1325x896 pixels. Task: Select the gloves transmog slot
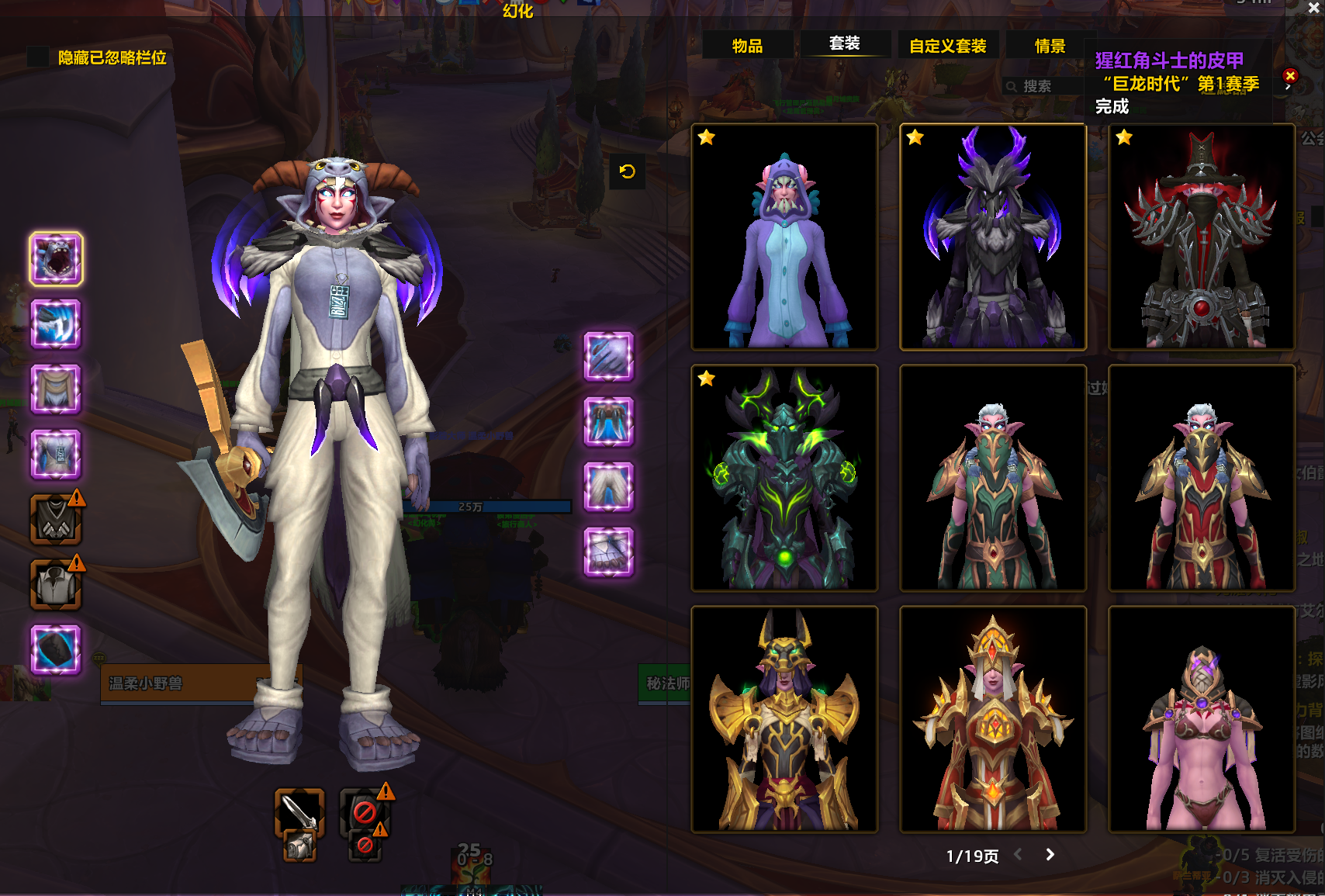click(609, 356)
